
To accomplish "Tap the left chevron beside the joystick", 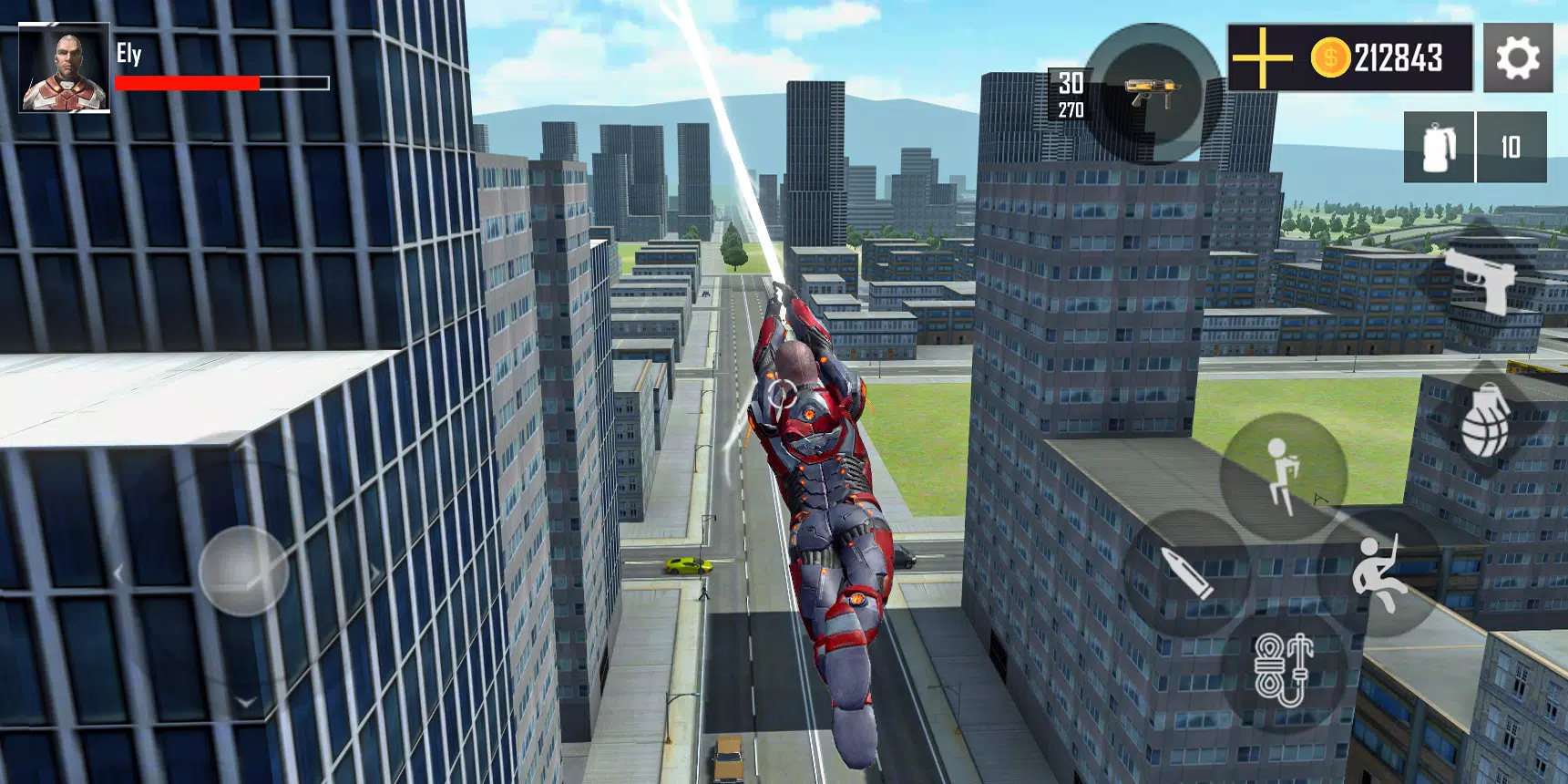I will pos(118,573).
